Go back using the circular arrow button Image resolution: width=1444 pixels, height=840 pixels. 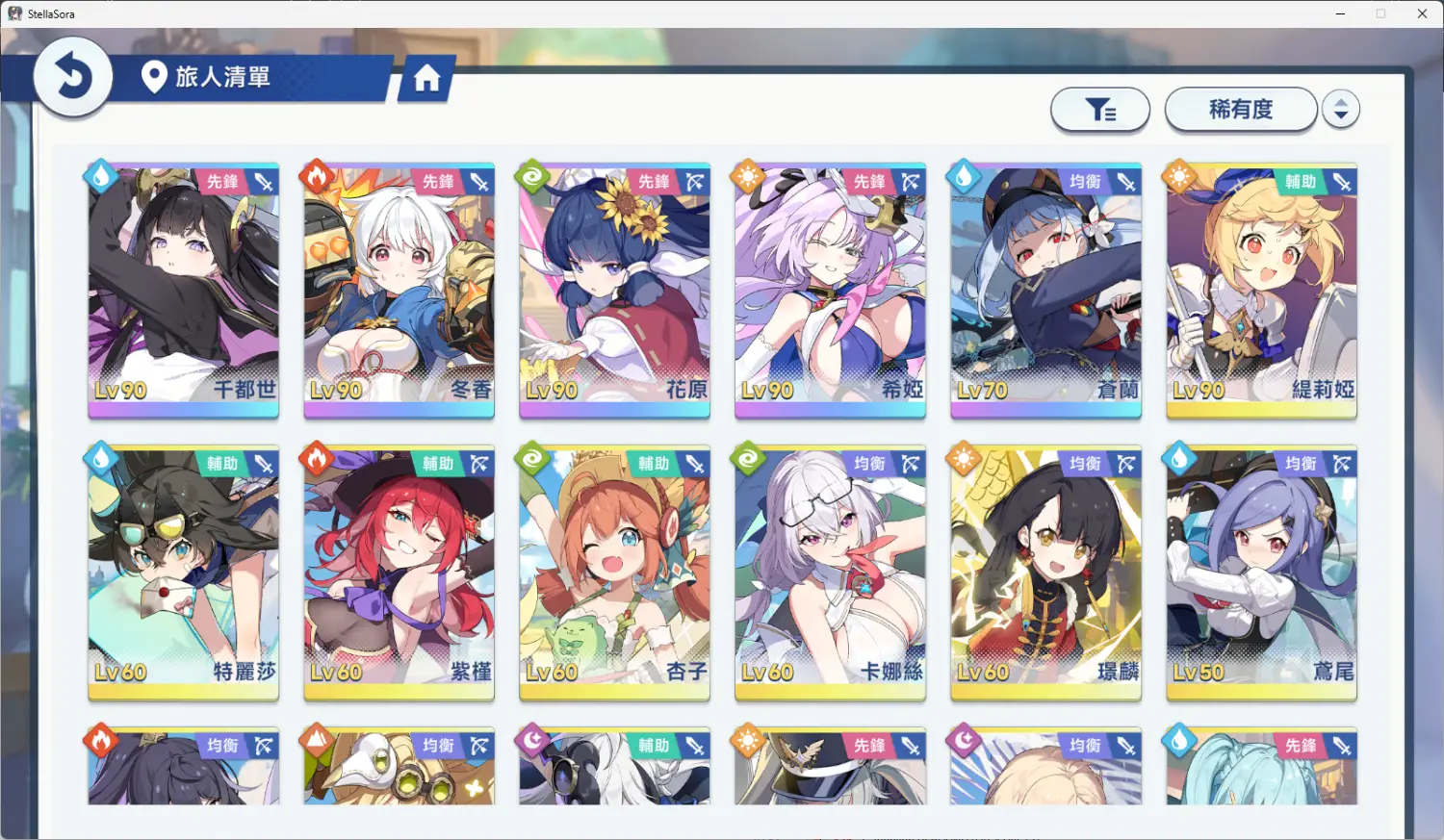click(x=72, y=77)
